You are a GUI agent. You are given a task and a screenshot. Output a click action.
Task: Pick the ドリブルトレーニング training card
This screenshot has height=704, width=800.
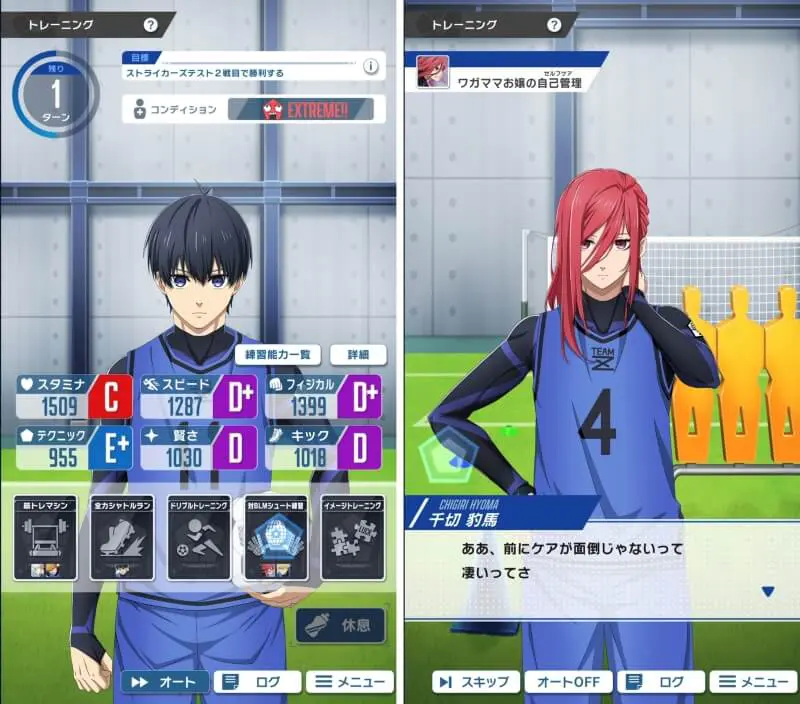199,538
